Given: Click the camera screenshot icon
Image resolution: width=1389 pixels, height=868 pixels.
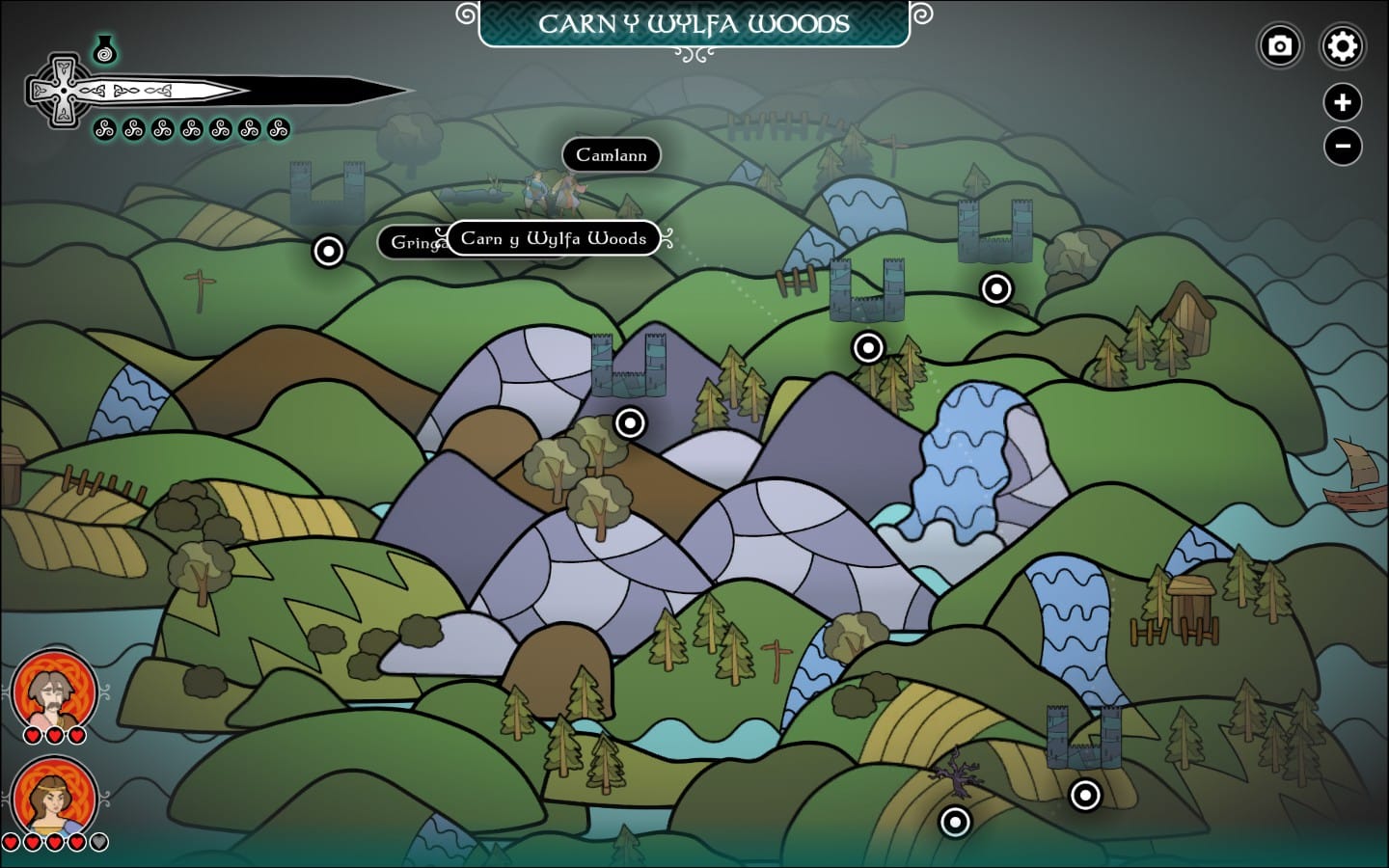Looking at the screenshot, I should 1280,45.
